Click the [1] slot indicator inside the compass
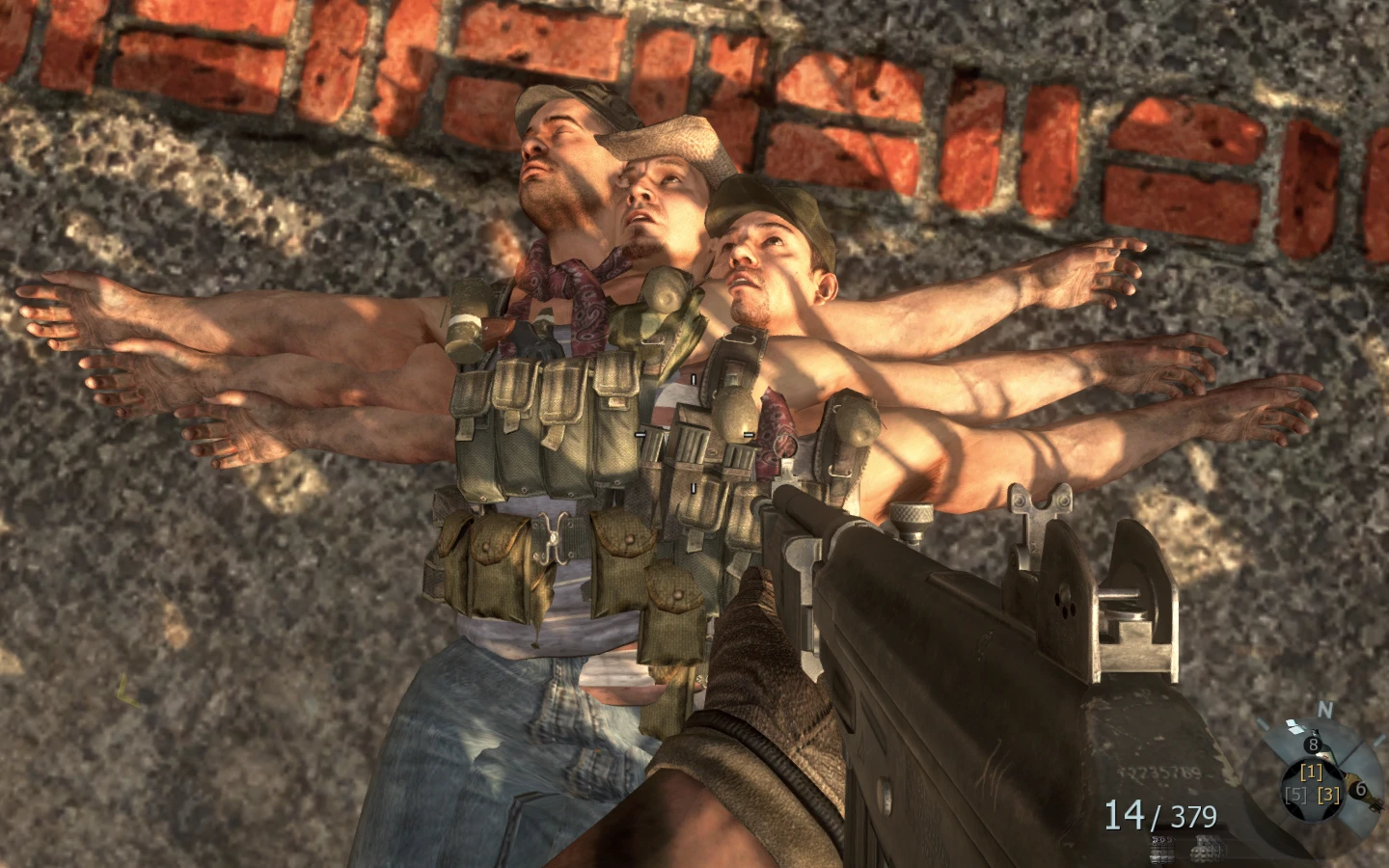 click(x=1312, y=773)
